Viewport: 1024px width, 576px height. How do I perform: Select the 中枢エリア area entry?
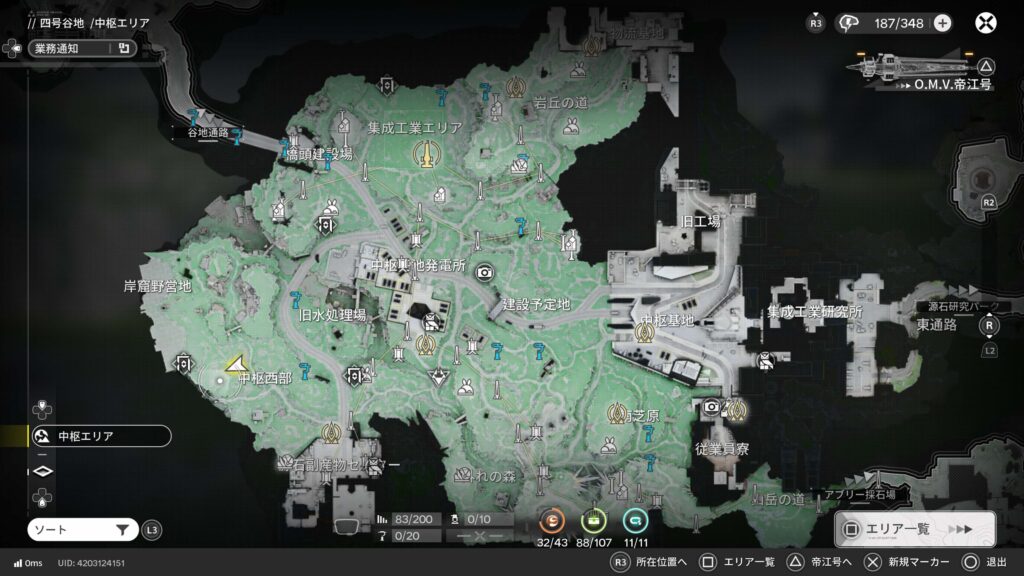[98, 436]
